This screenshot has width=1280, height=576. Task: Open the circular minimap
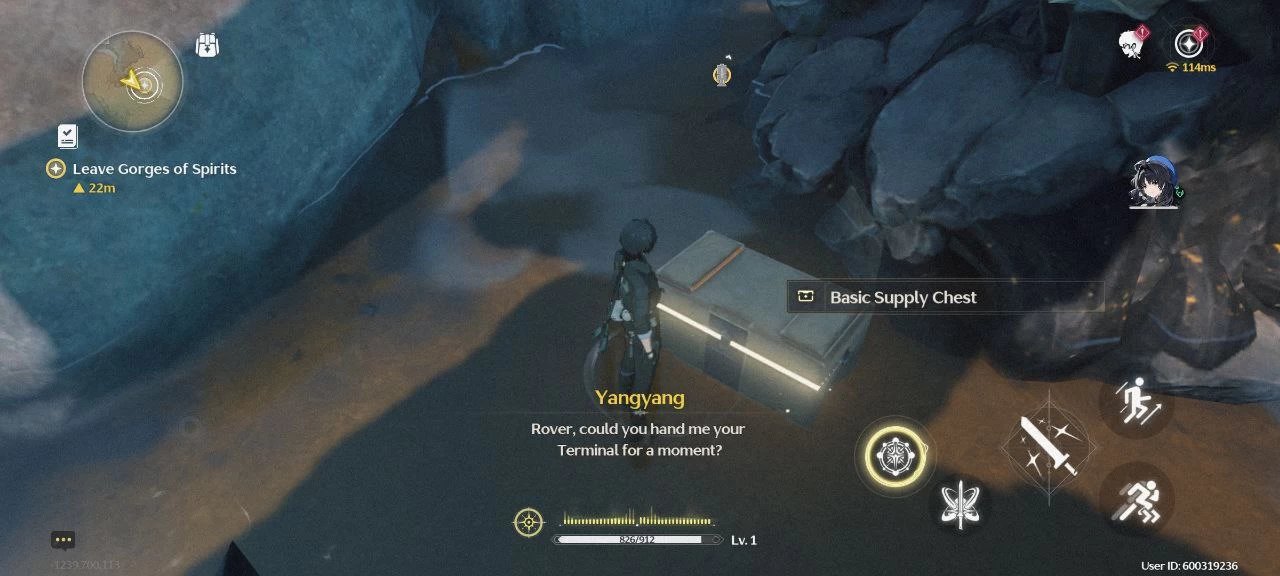pos(132,81)
